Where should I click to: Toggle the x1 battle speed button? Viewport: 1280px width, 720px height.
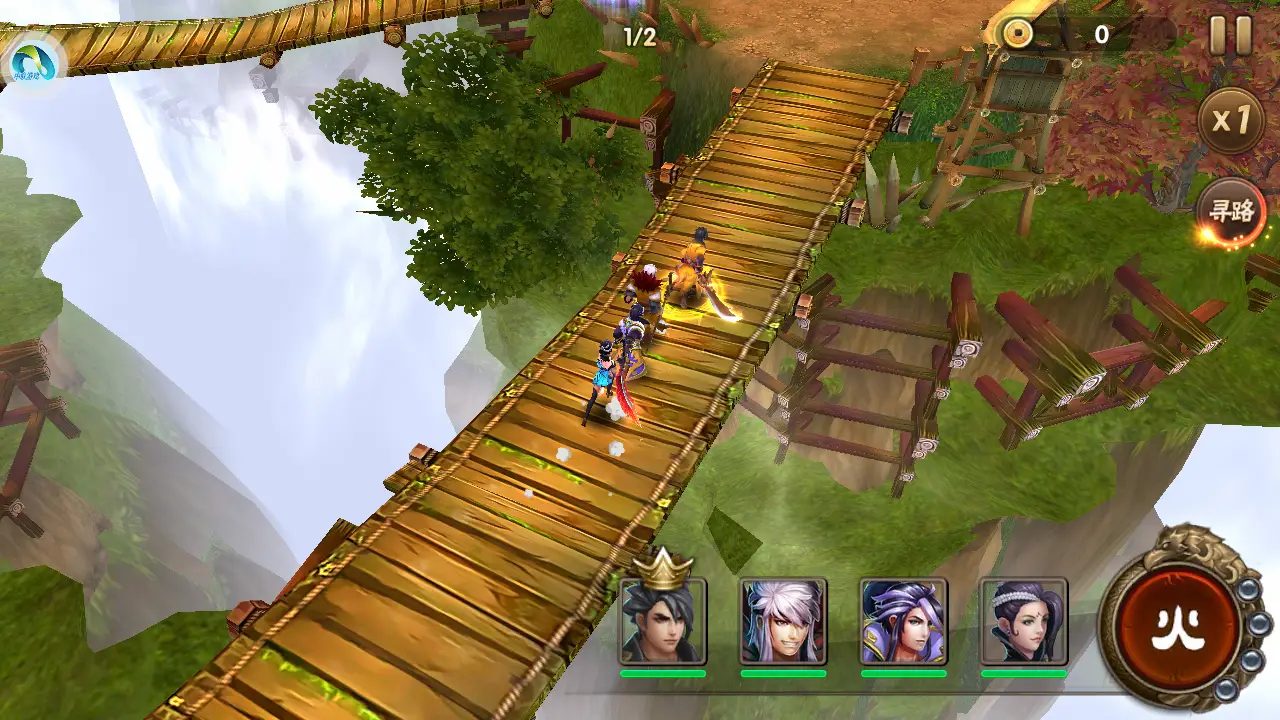1231,121
